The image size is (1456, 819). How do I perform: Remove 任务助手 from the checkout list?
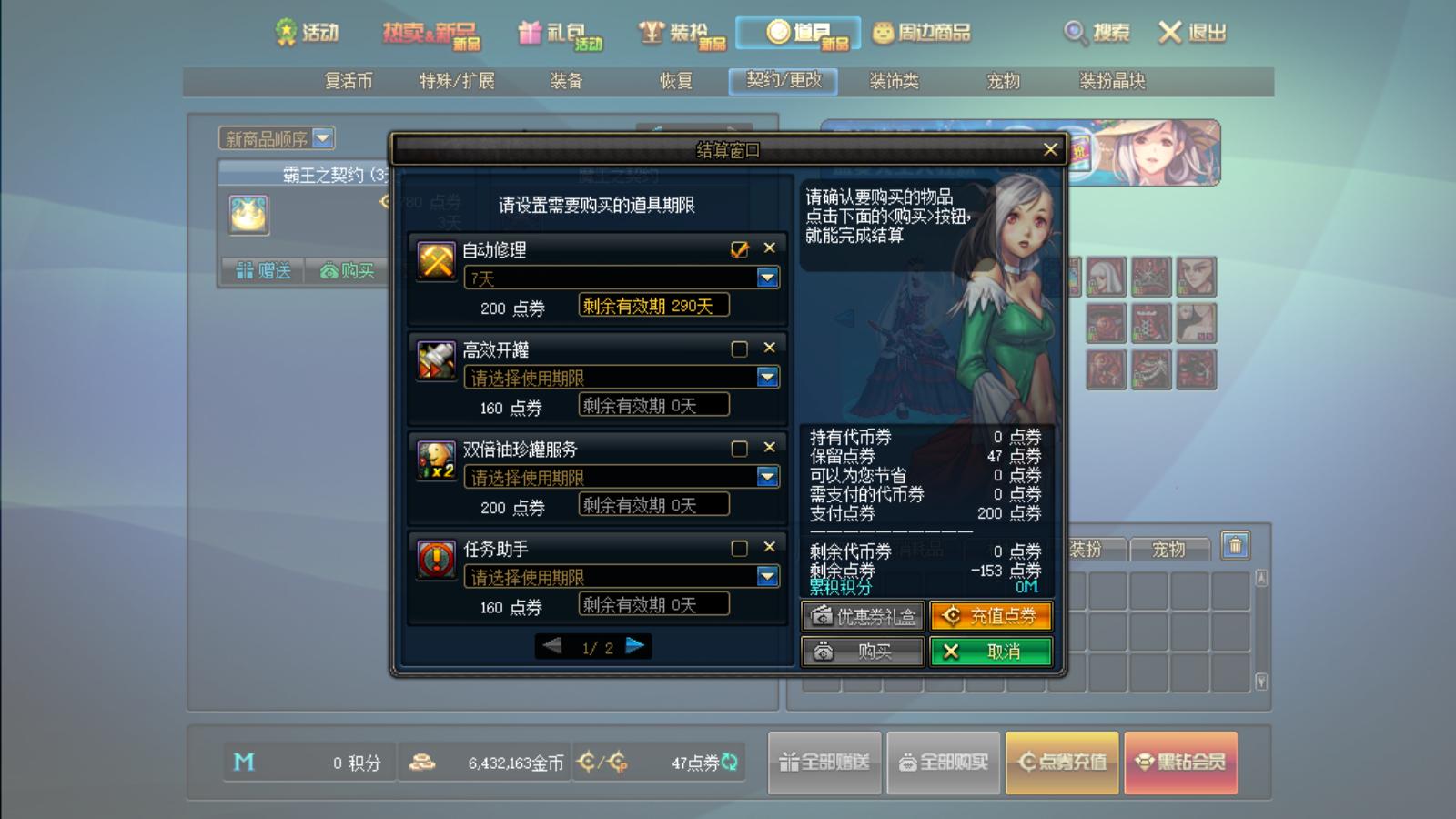770,547
